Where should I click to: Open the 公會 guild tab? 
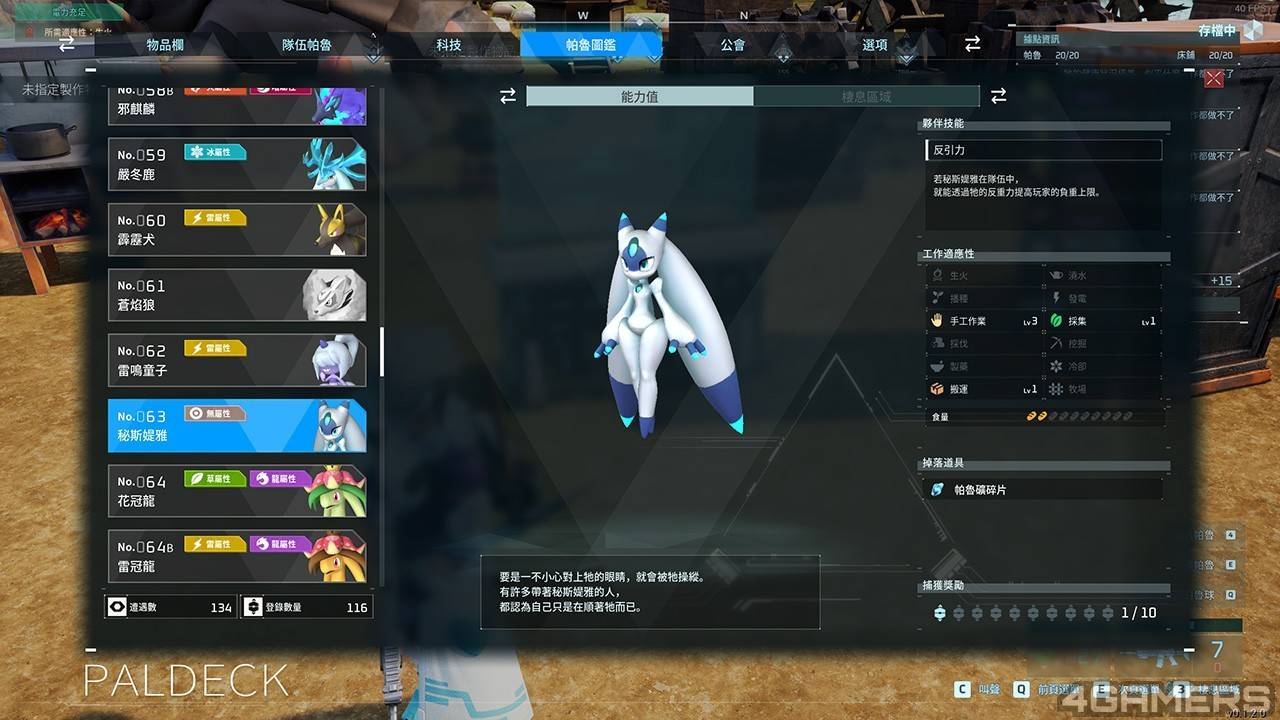click(732, 45)
